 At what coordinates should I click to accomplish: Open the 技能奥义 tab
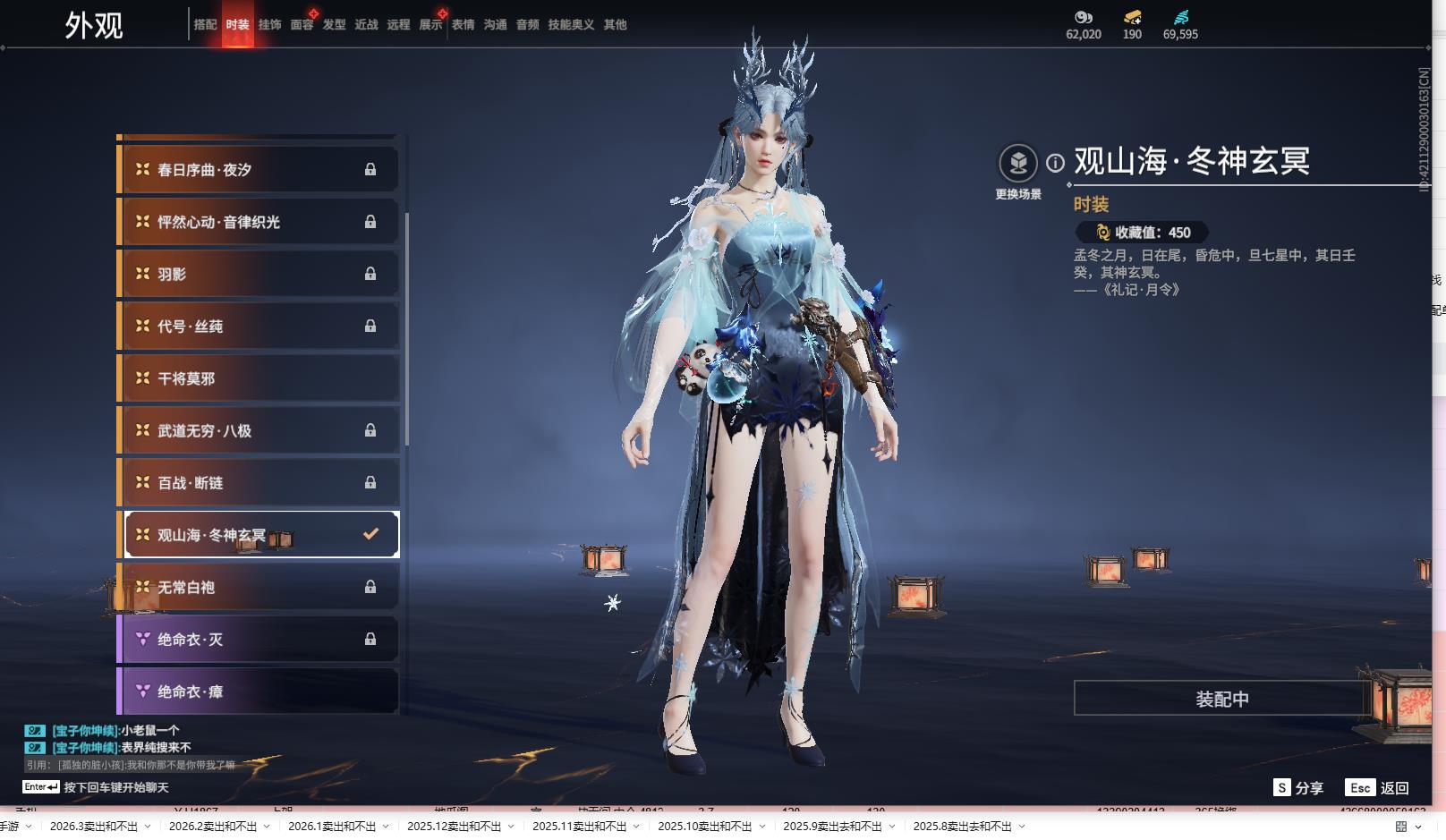click(571, 25)
